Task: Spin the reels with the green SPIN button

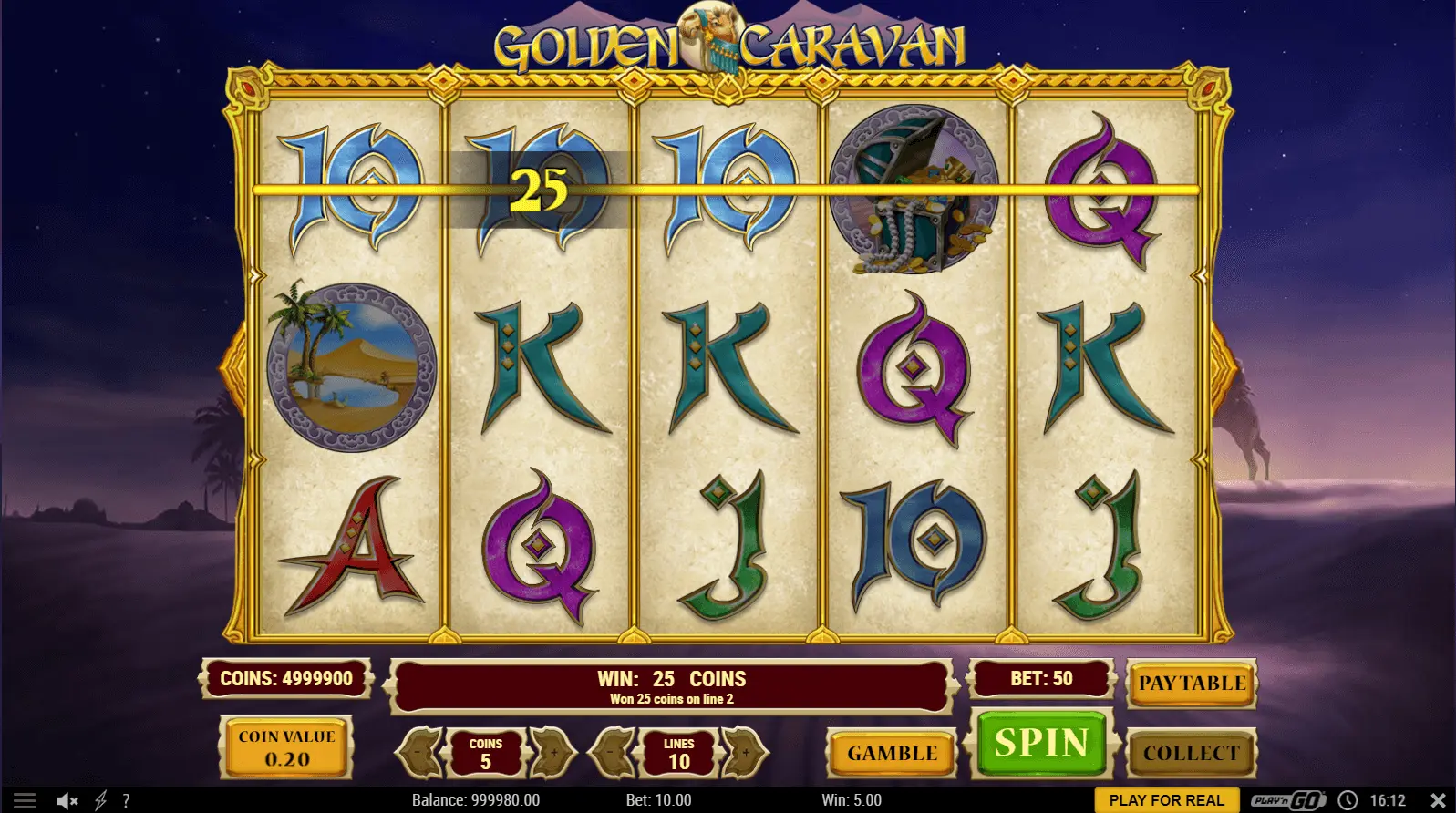Action: (x=1041, y=744)
